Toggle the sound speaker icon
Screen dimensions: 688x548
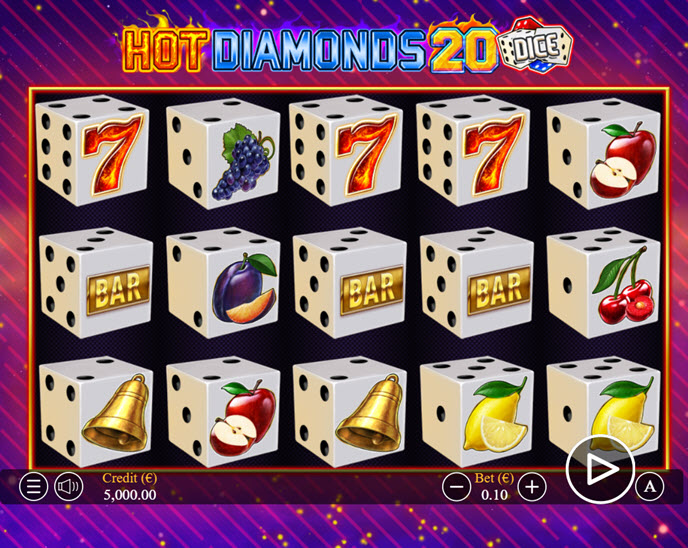[69, 487]
